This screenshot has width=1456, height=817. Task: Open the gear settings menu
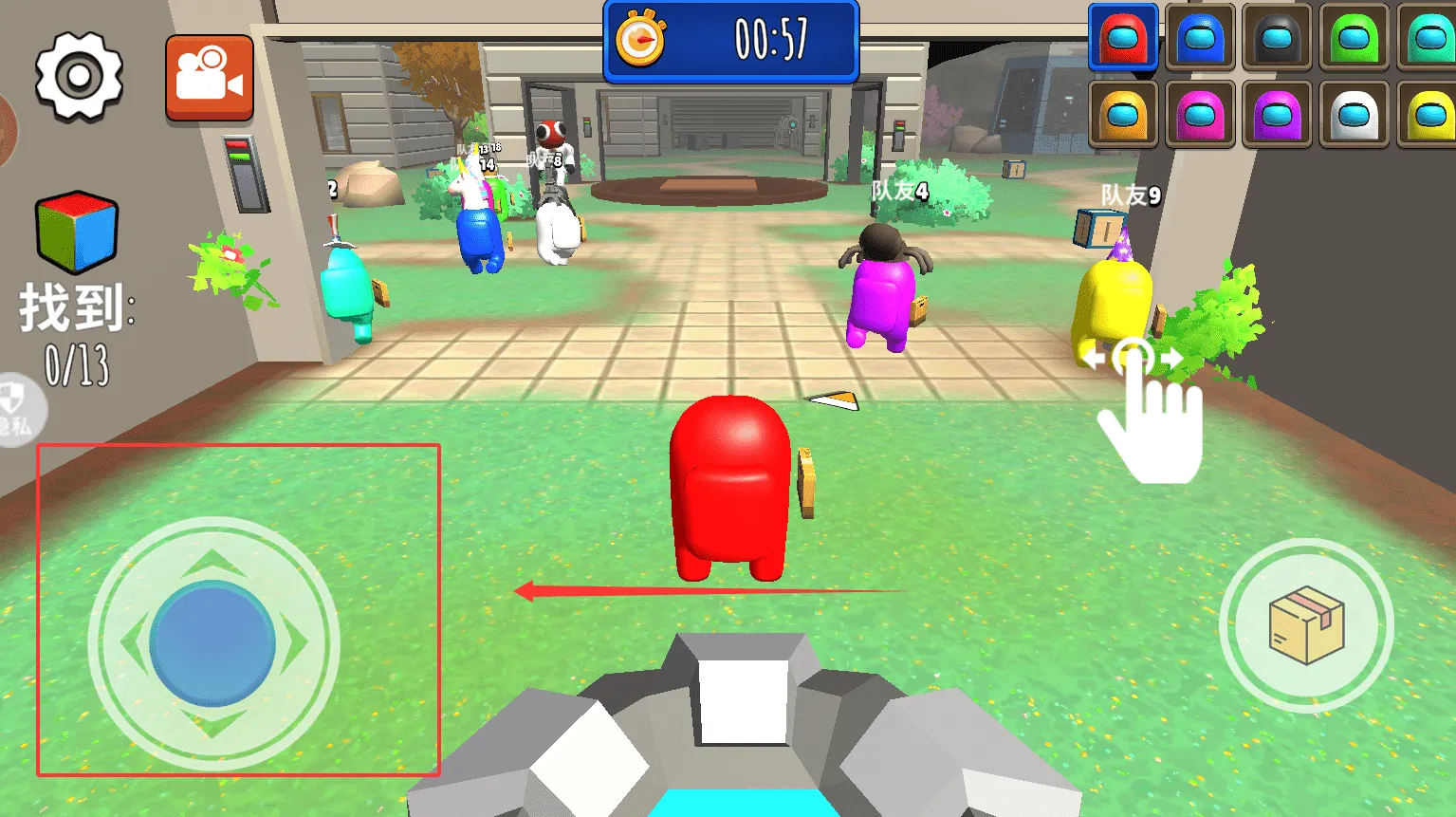[79, 76]
